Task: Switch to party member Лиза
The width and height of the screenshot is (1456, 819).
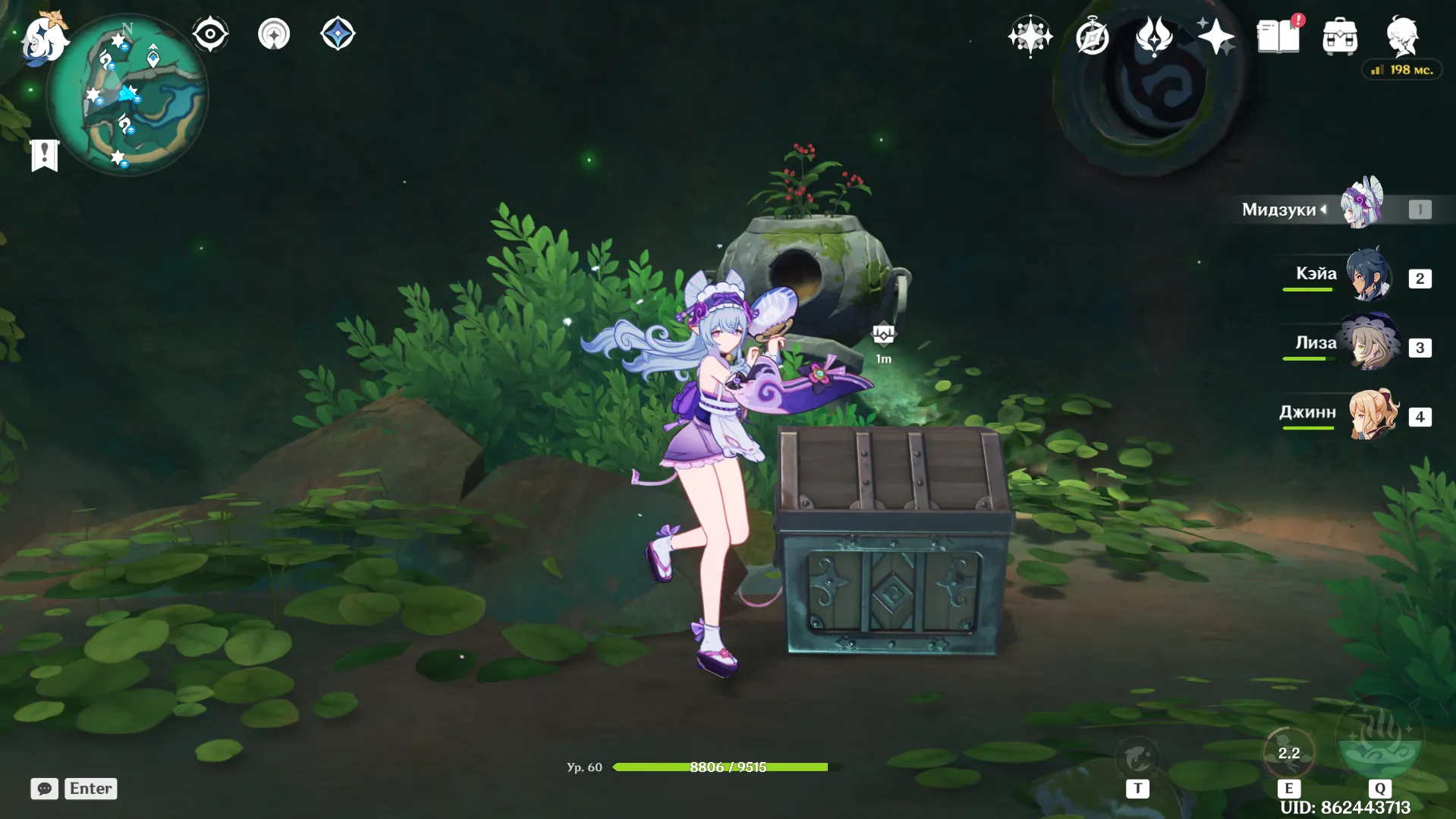Action: tap(1368, 344)
